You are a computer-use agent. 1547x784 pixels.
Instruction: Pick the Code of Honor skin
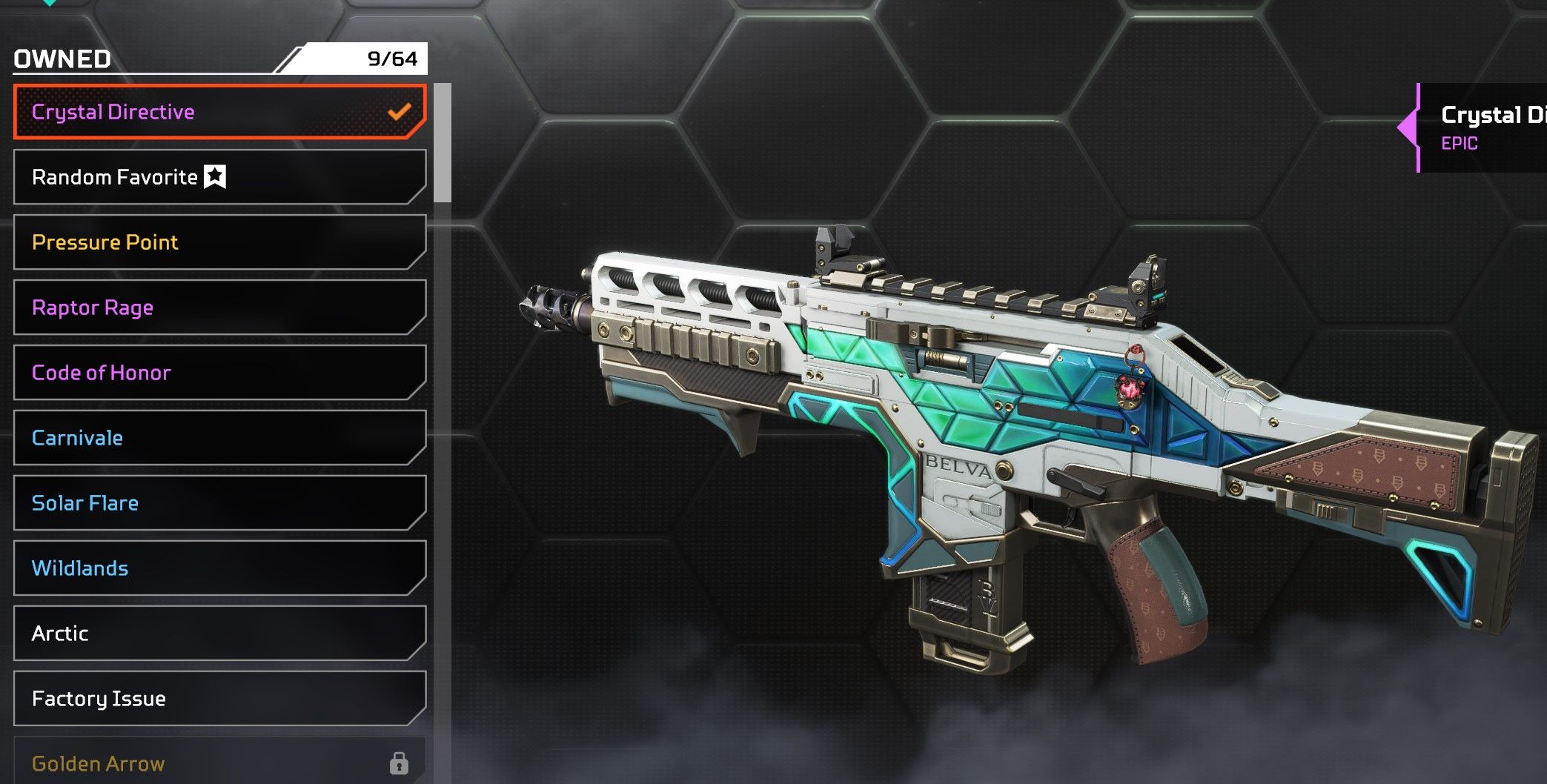click(x=219, y=373)
